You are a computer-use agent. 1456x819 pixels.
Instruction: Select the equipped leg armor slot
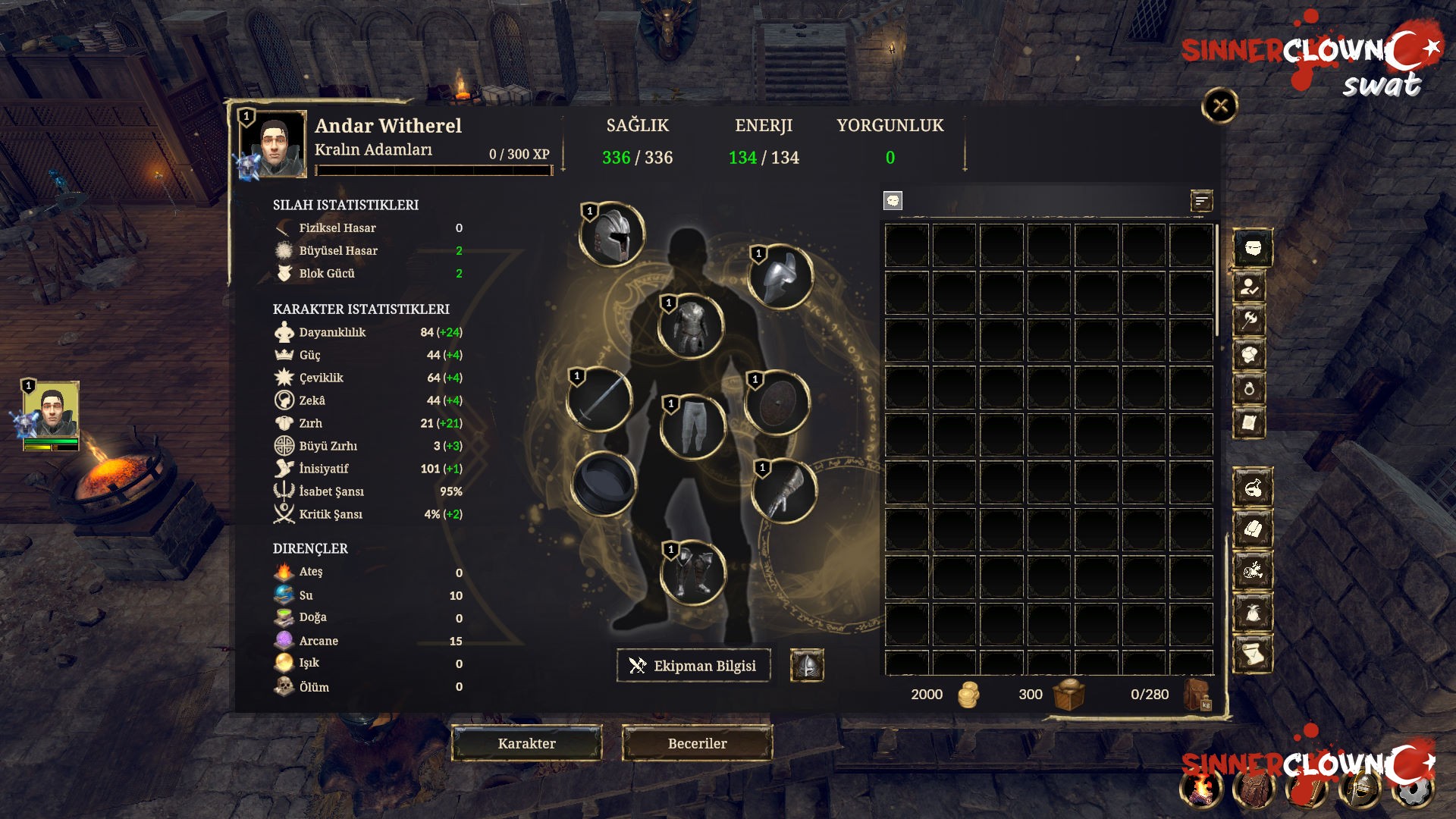click(693, 427)
